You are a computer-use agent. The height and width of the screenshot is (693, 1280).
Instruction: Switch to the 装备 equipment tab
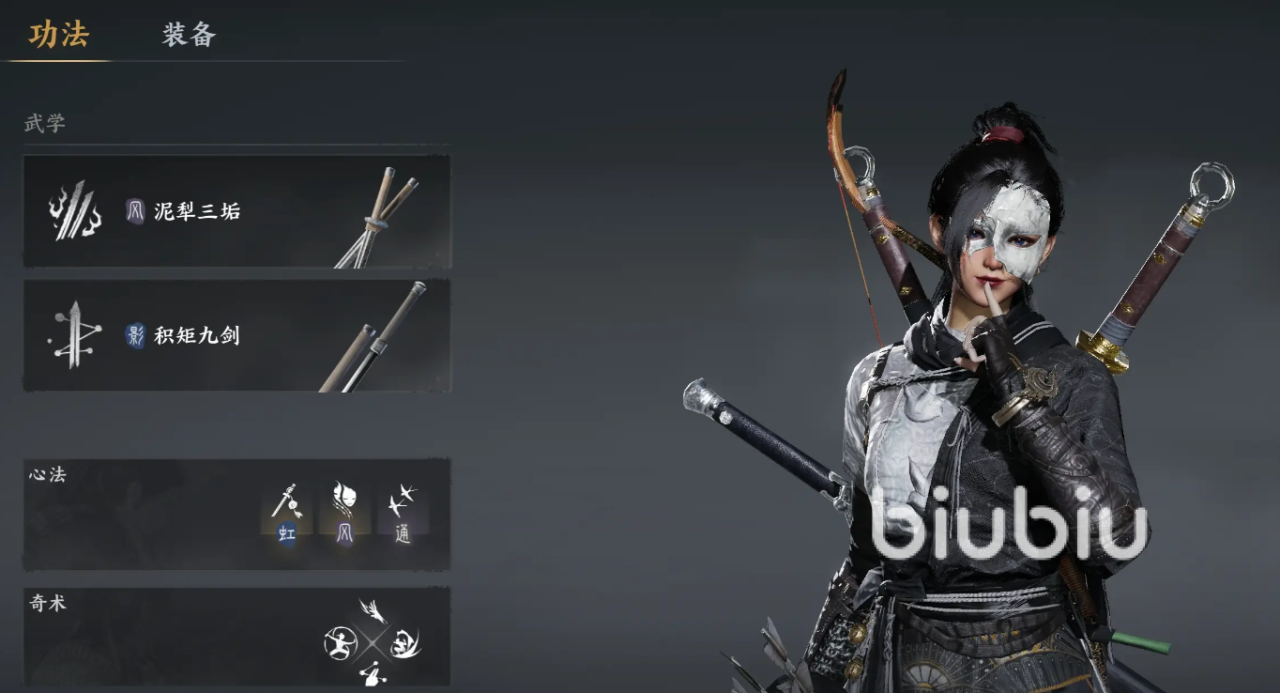189,36
